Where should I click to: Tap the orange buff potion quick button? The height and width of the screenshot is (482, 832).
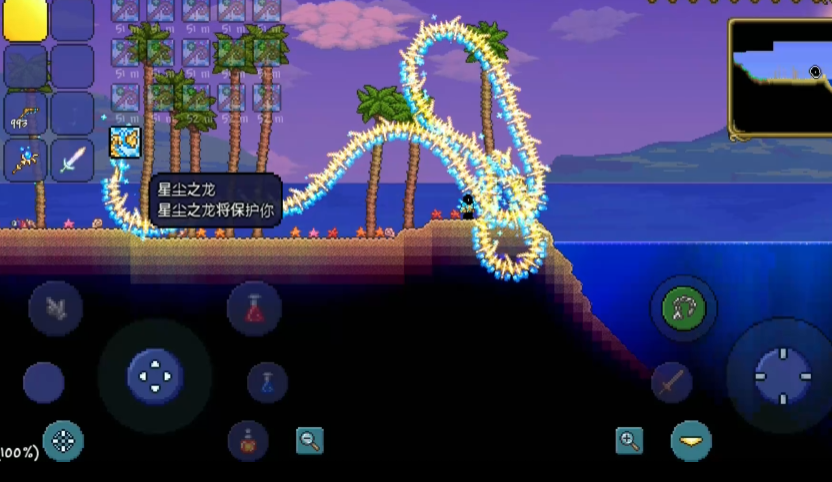(x=247, y=441)
